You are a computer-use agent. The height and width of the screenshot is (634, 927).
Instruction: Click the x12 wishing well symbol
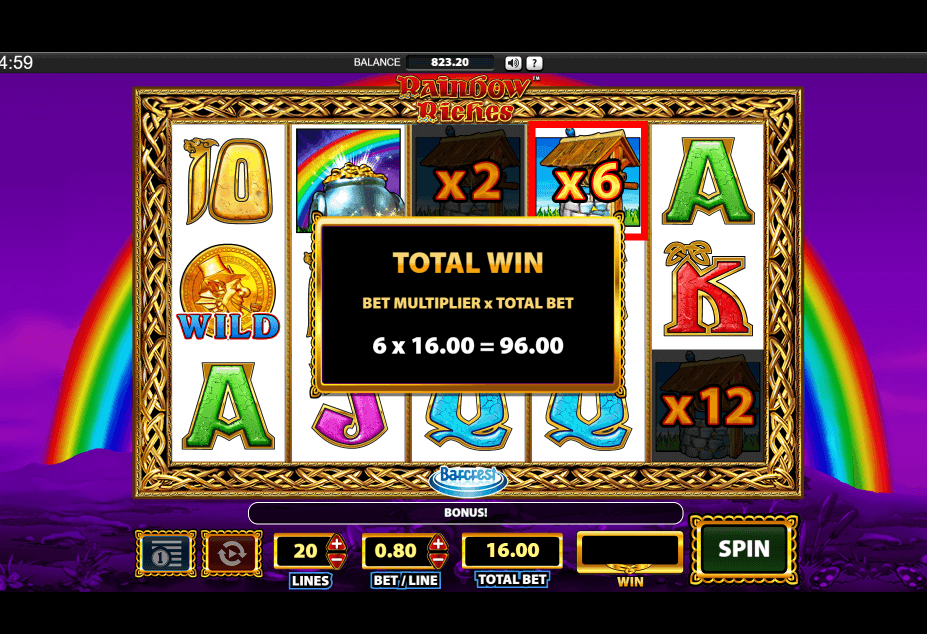(x=707, y=405)
